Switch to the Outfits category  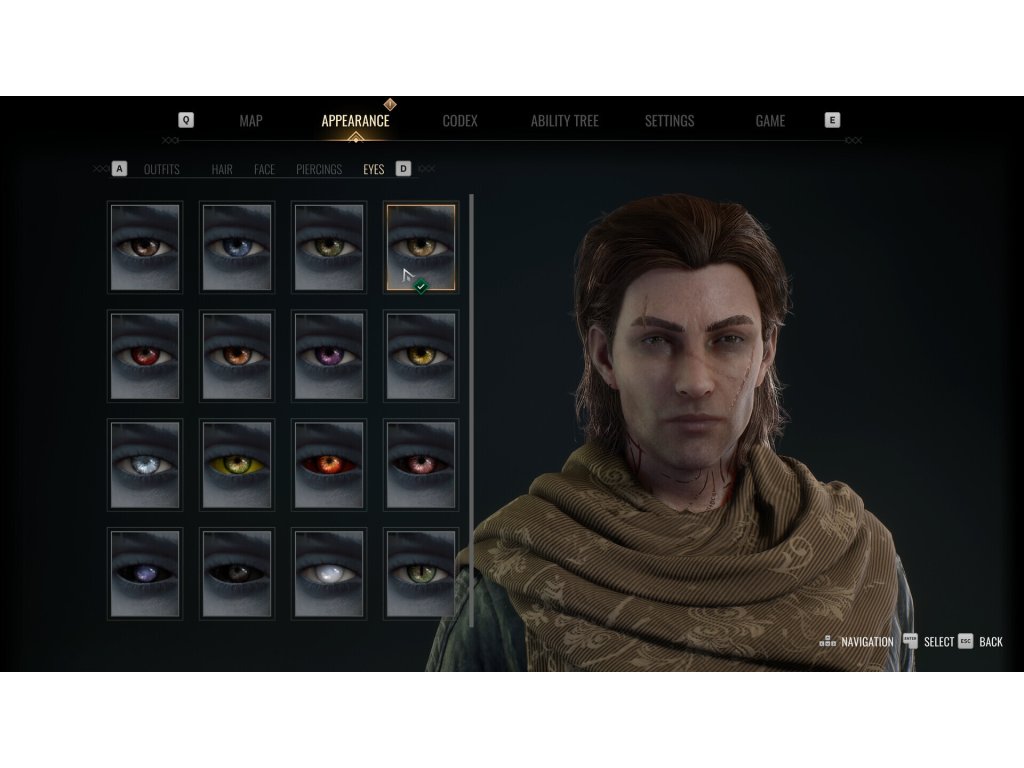click(162, 170)
